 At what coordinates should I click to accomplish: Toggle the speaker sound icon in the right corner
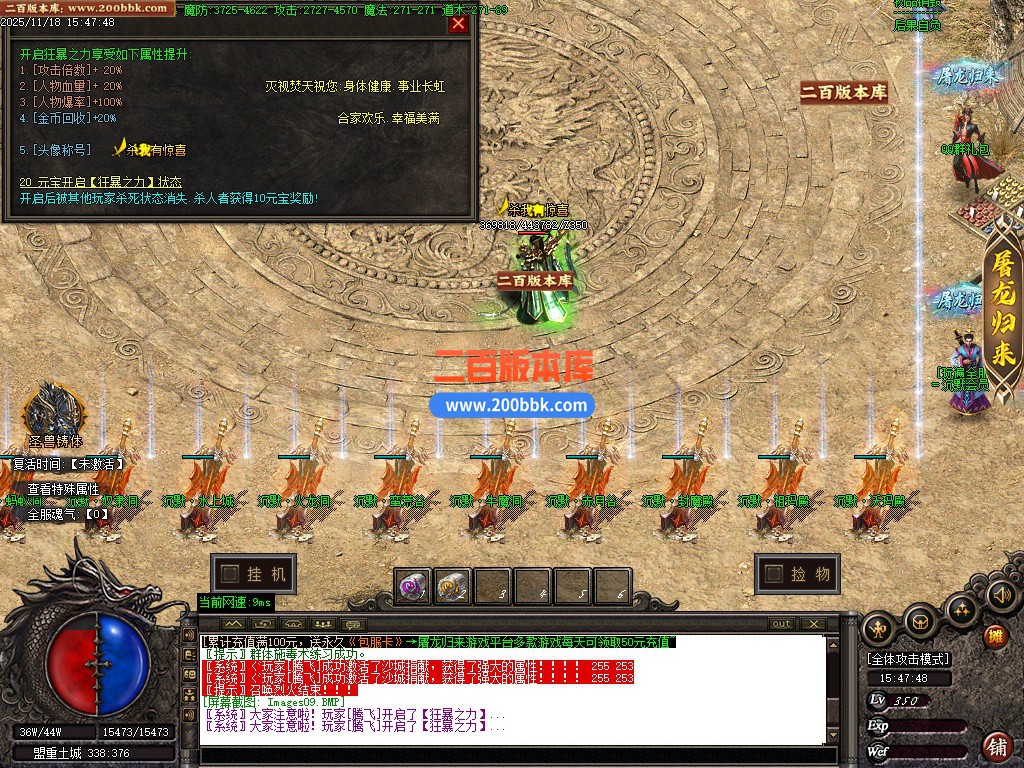[1000, 596]
